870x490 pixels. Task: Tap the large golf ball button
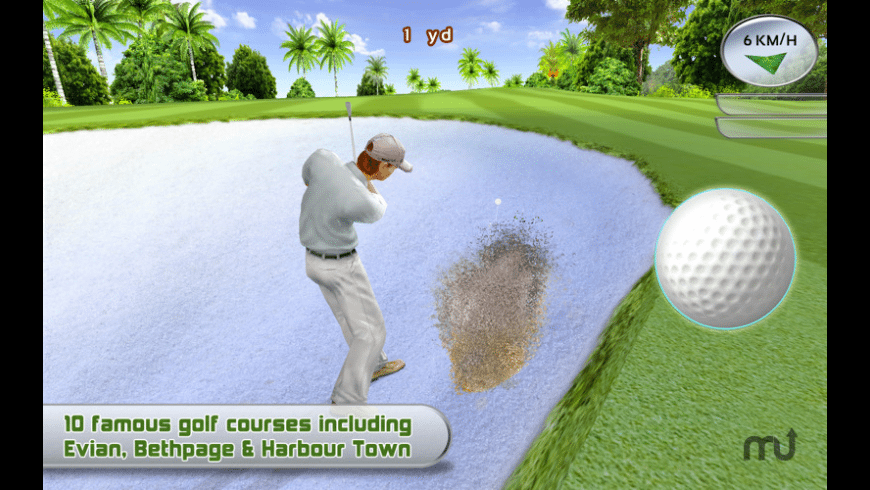coord(725,259)
